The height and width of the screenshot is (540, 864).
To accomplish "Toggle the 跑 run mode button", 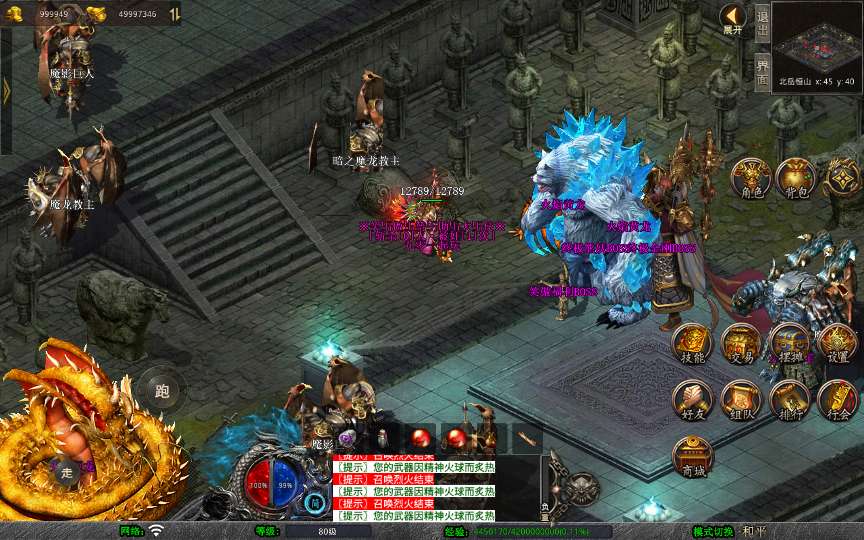I will point(161,390).
